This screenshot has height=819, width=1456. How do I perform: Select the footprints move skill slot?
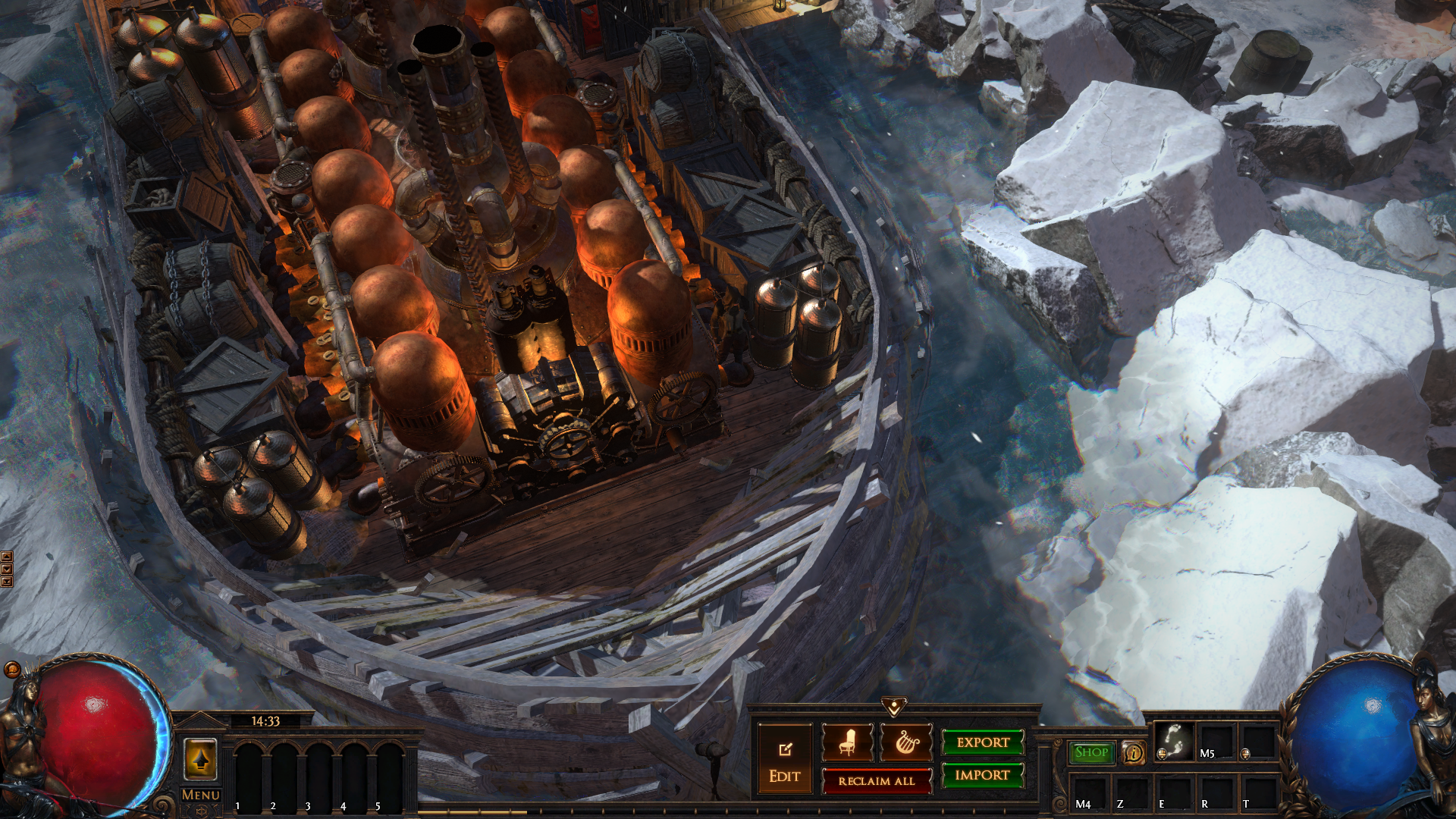pyautogui.click(x=1173, y=741)
